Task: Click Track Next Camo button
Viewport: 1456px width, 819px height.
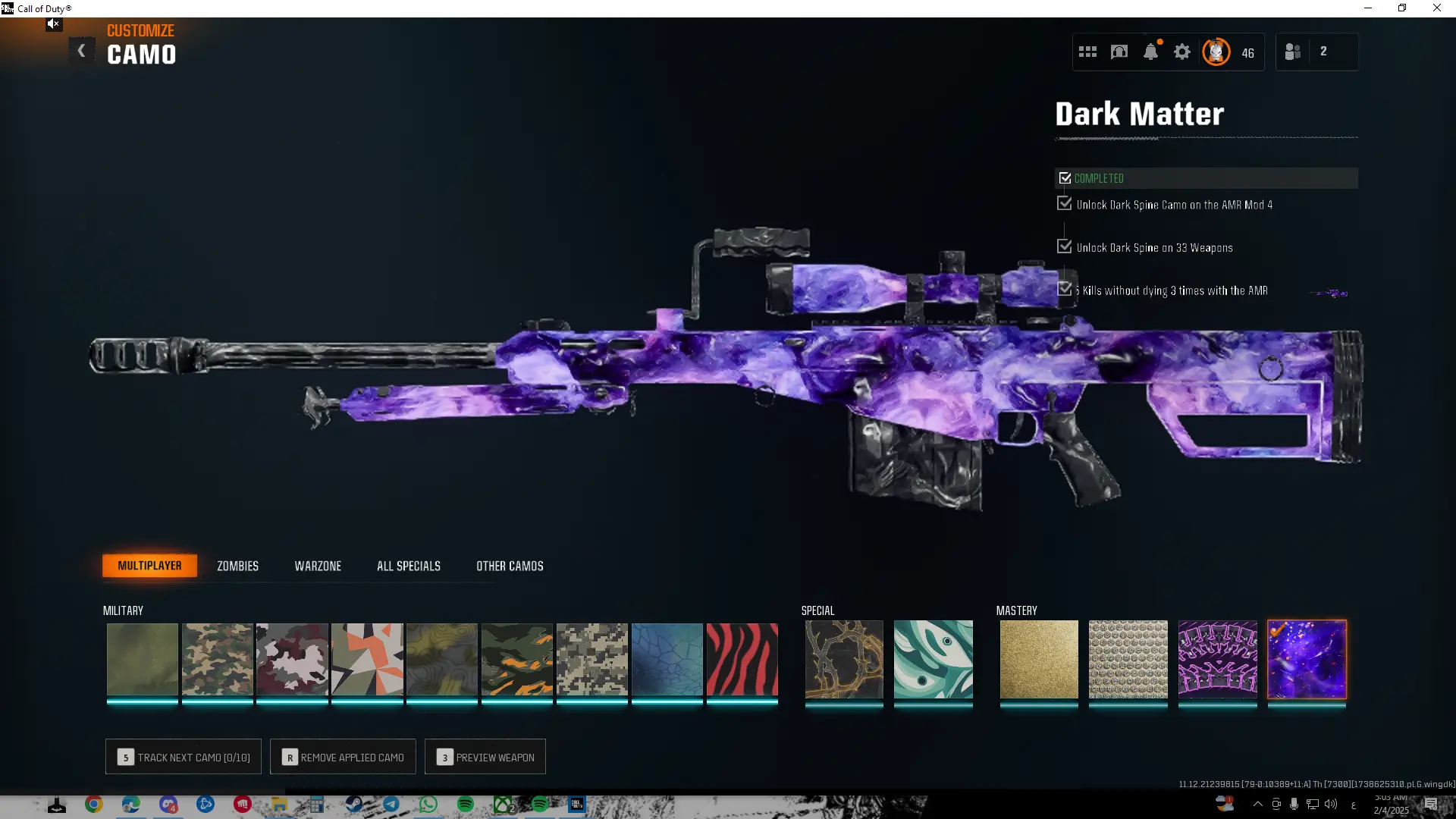Action: [184, 757]
